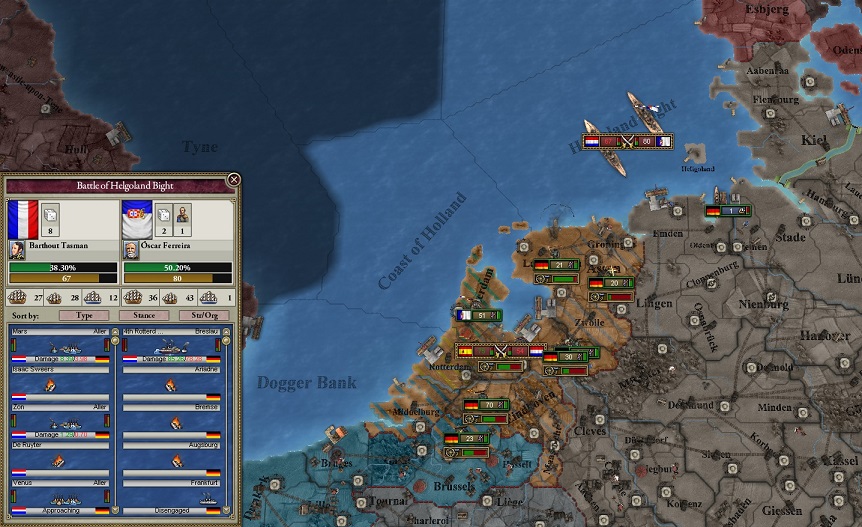Open the Spanish-Dutch land battle marker
The image size is (862, 527).
point(499,351)
